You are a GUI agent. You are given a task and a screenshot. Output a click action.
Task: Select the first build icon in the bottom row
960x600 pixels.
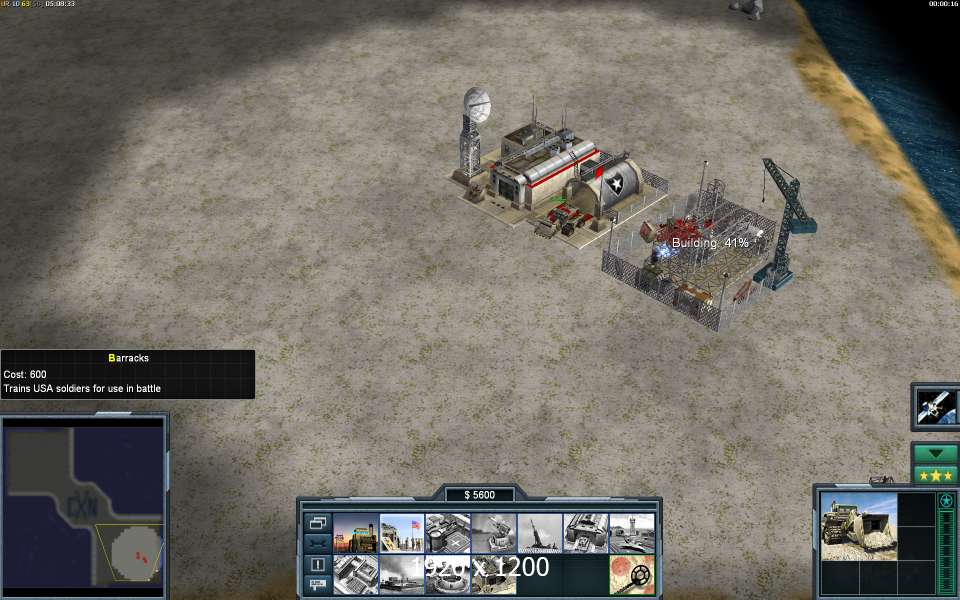pyautogui.click(x=356, y=574)
